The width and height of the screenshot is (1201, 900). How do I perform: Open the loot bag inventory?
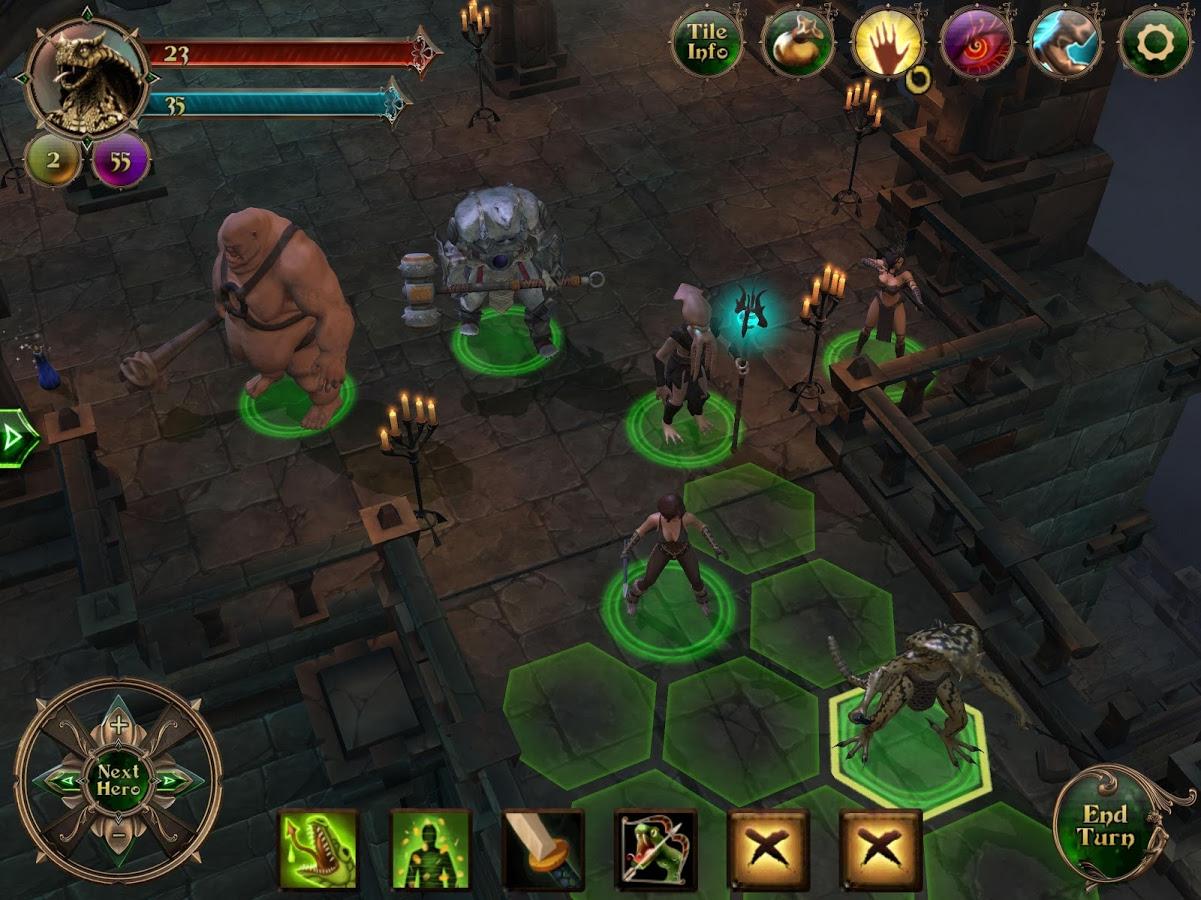pyautogui.click(x=797, y=43)
